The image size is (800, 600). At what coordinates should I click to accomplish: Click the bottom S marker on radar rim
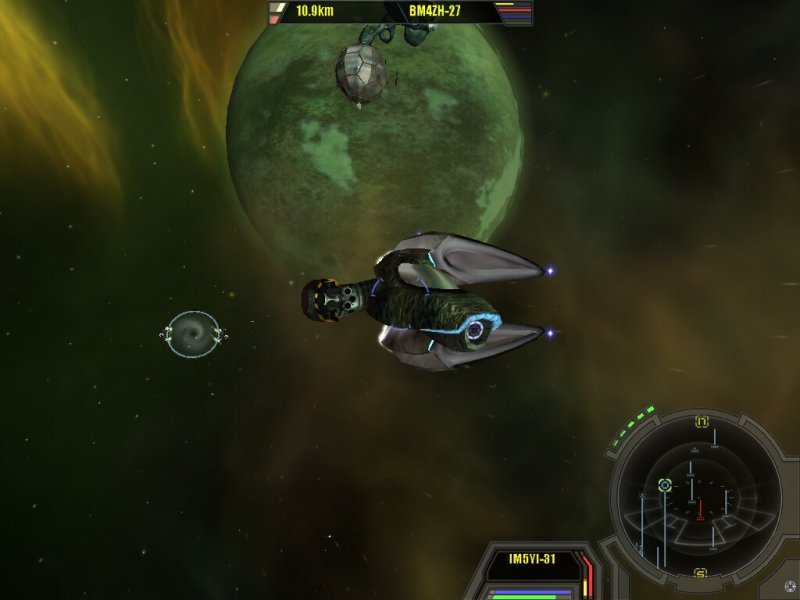coord(700,572)
